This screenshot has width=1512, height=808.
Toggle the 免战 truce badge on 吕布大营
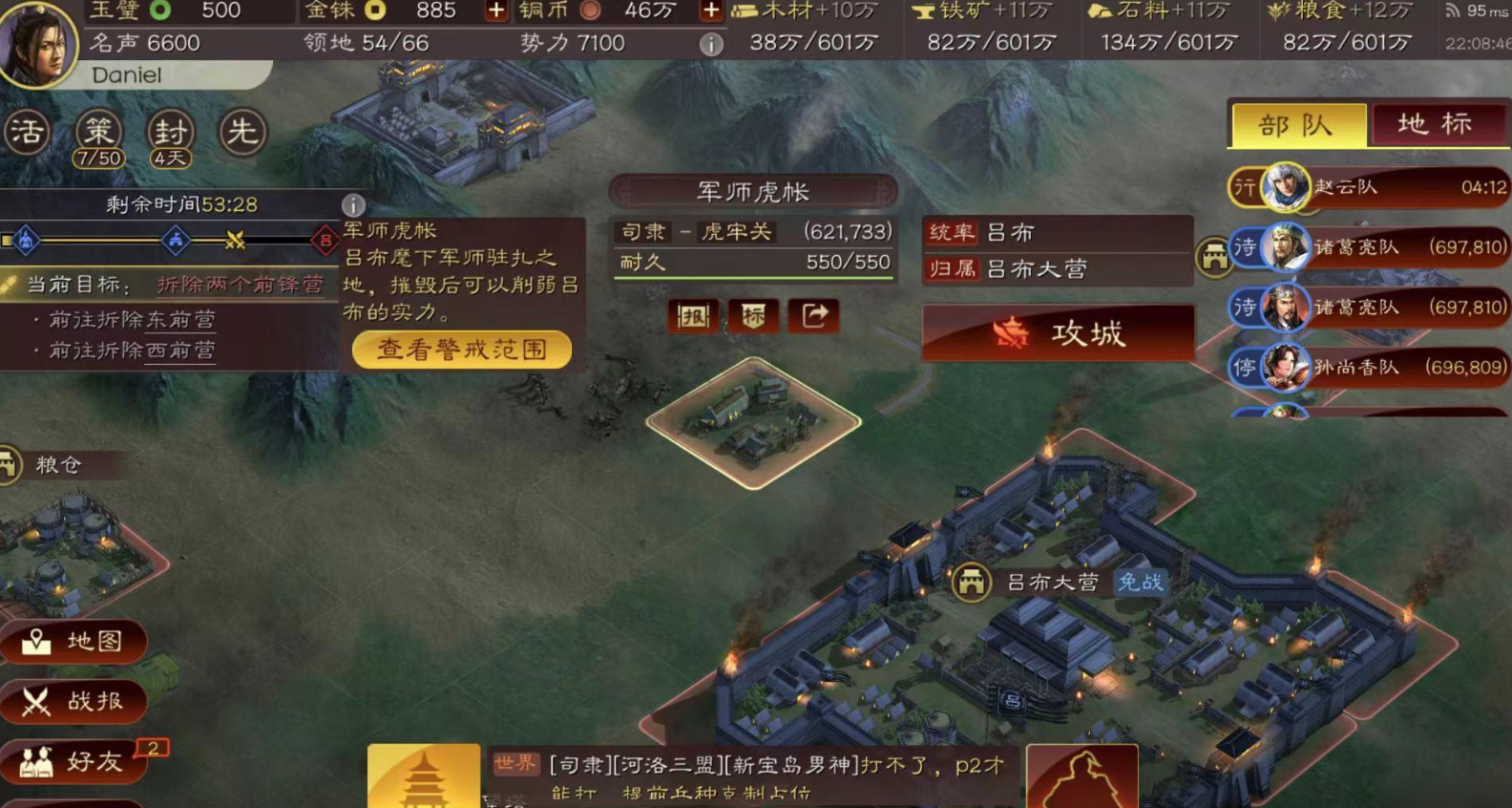pos(1140,581)
